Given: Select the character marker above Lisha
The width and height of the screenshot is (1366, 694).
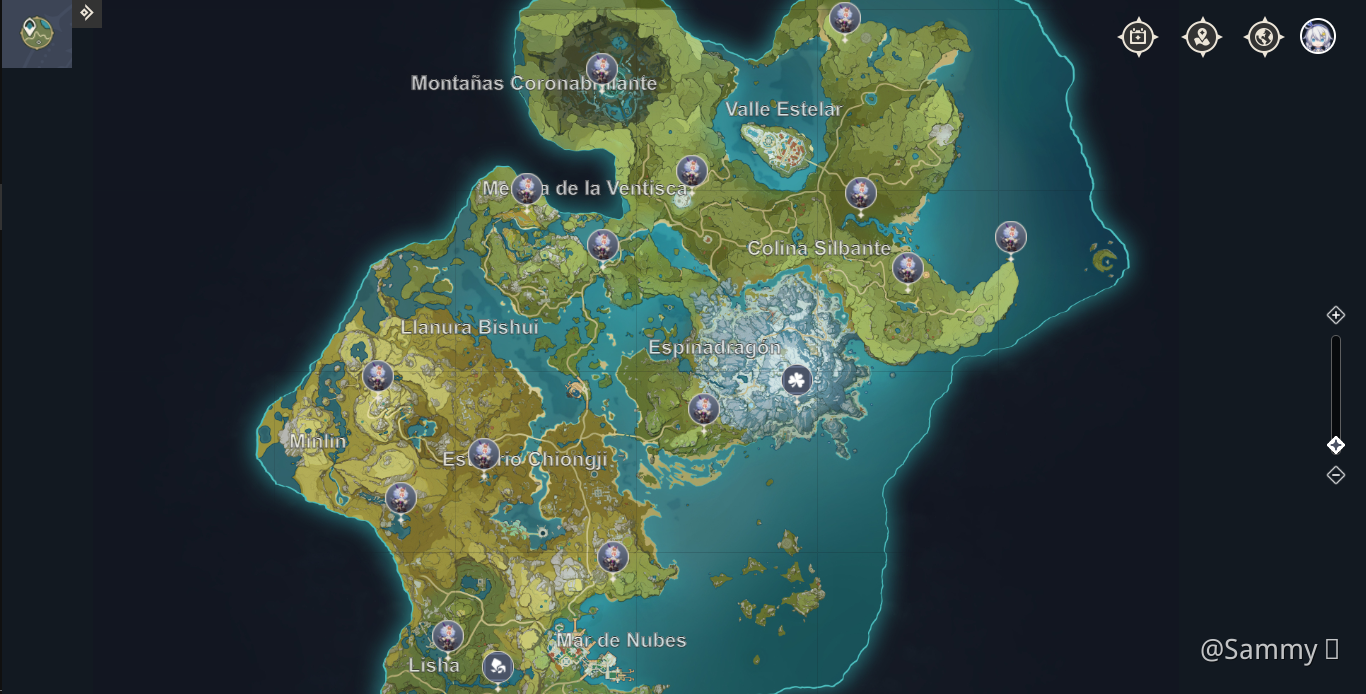Looking at the screenshot, I should [447, 635].
